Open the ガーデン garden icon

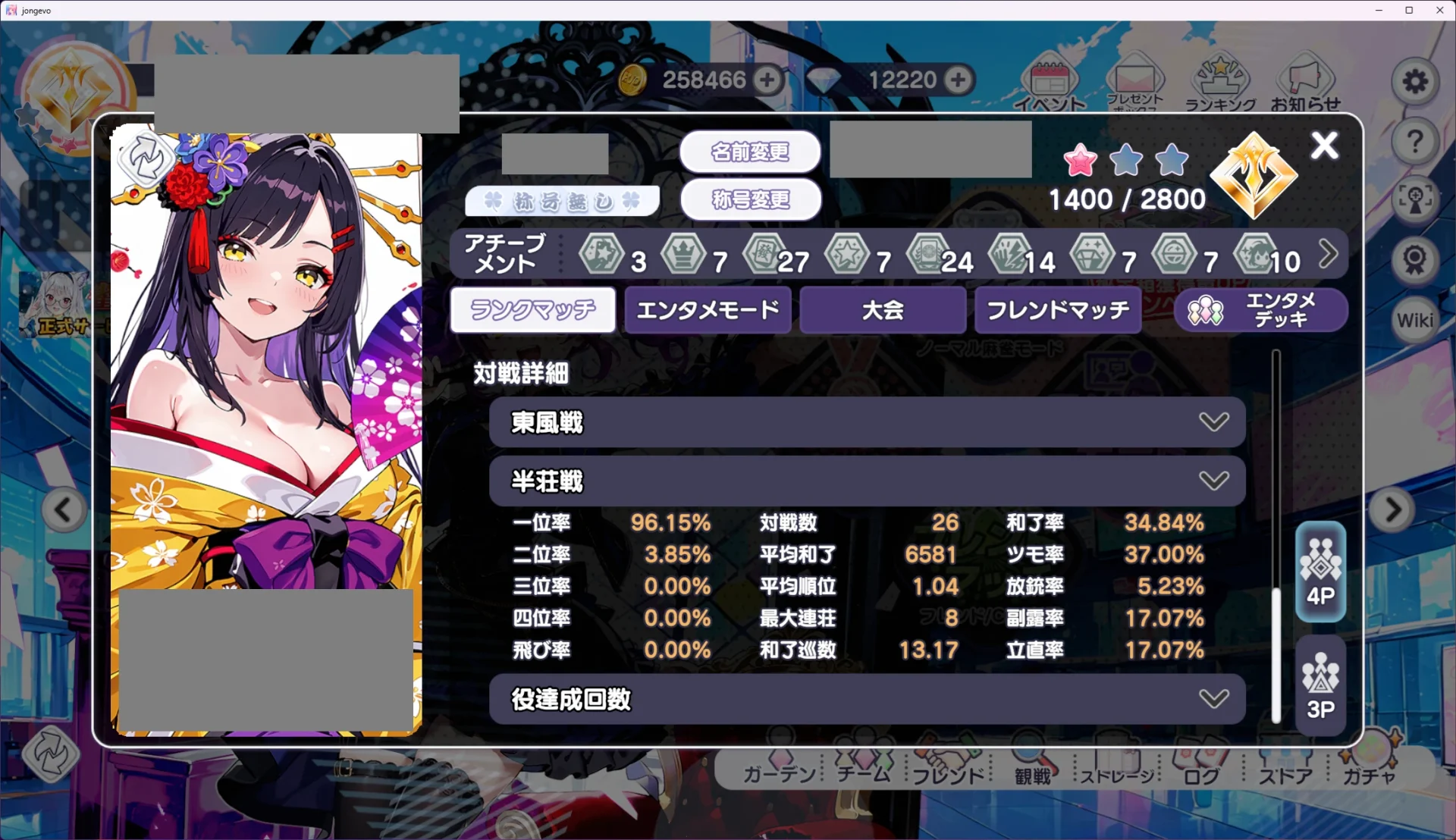(779, 766)
